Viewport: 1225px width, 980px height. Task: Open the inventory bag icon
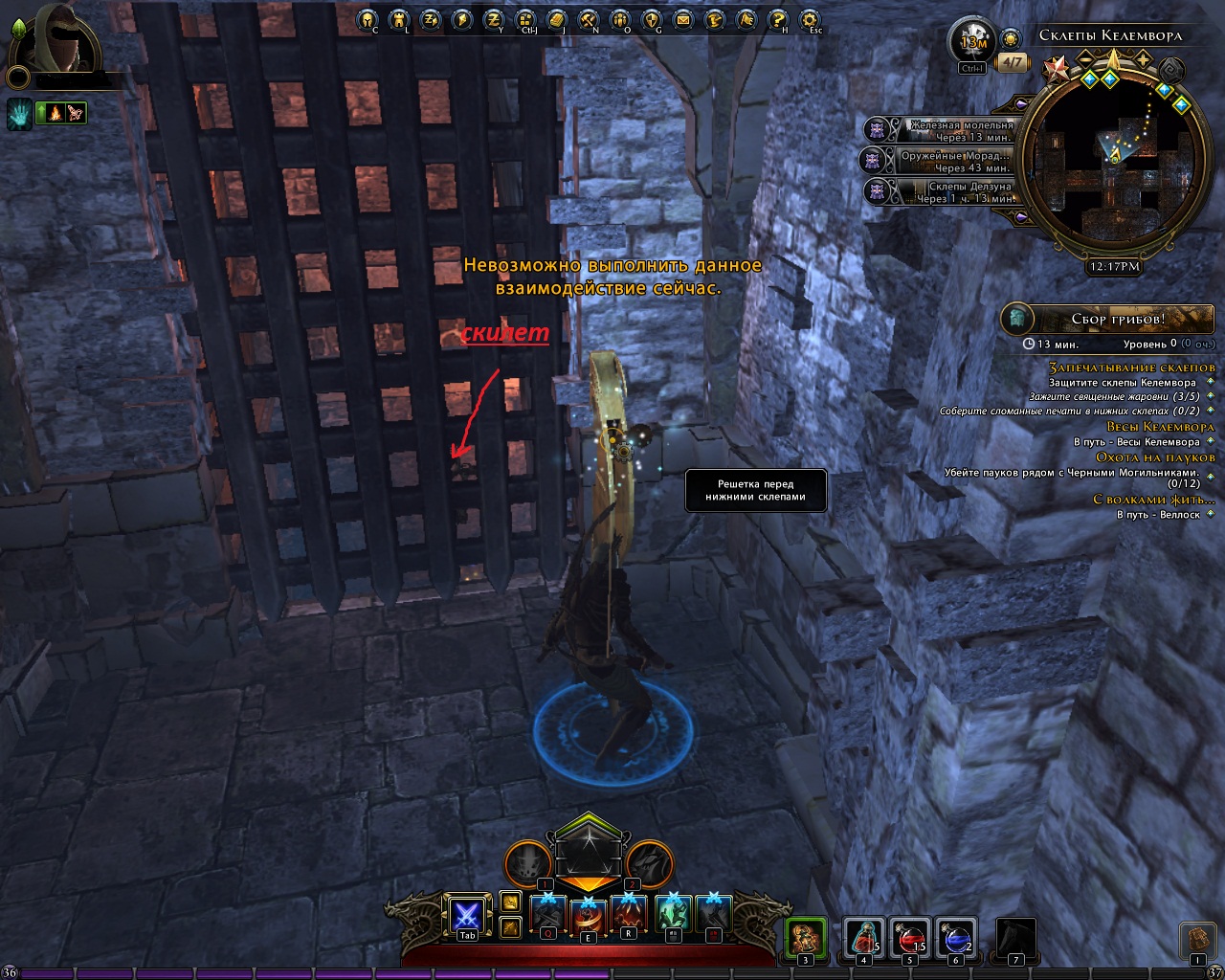click(1196, 938)
